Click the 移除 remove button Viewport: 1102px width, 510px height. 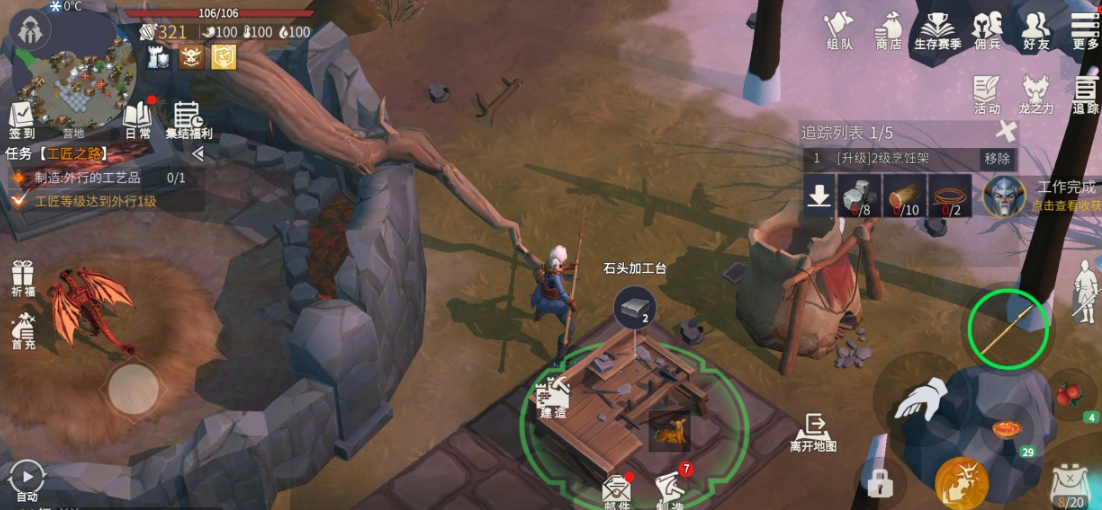(996, 159)
